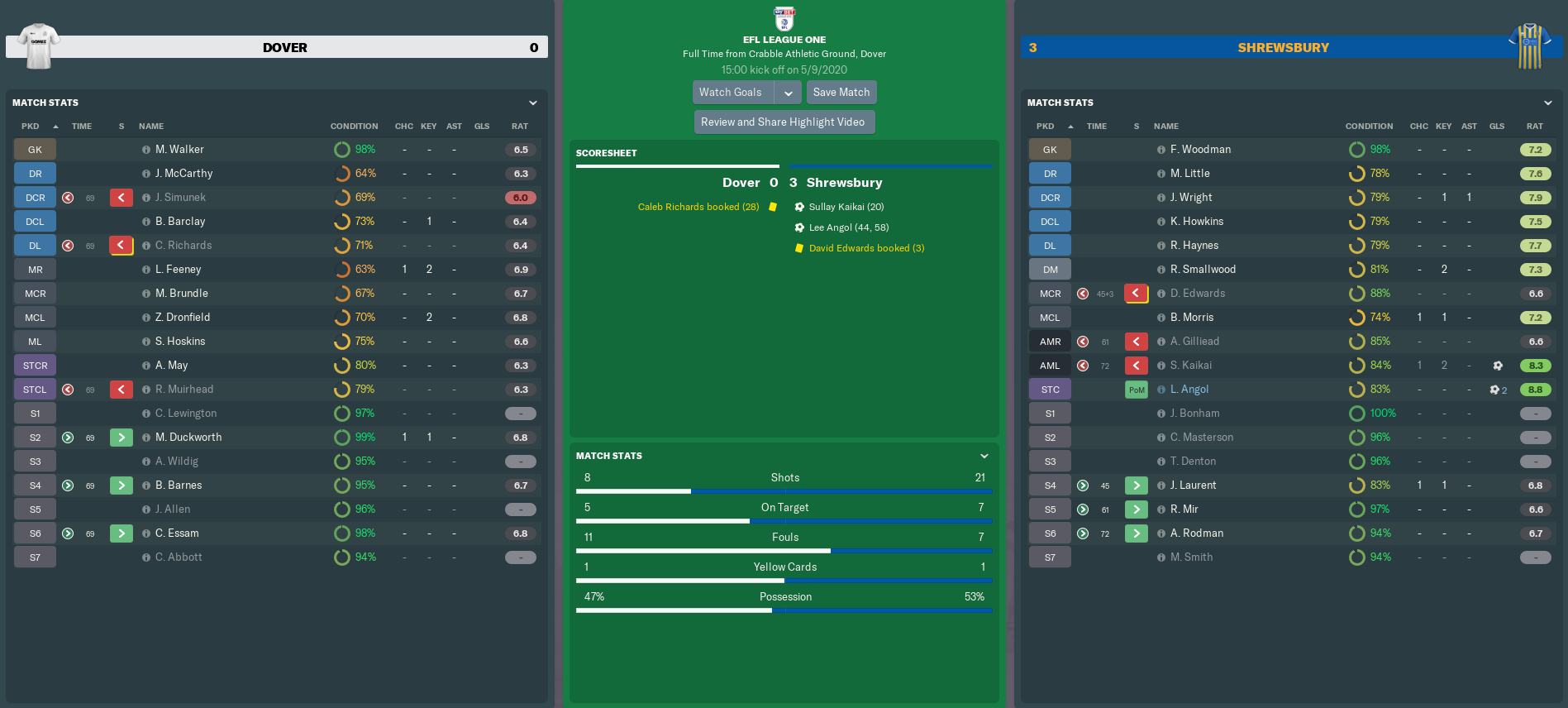Expand Dover Match Stats dropdown arrow
1568x708 pixels.
click(x=533, y=103)
